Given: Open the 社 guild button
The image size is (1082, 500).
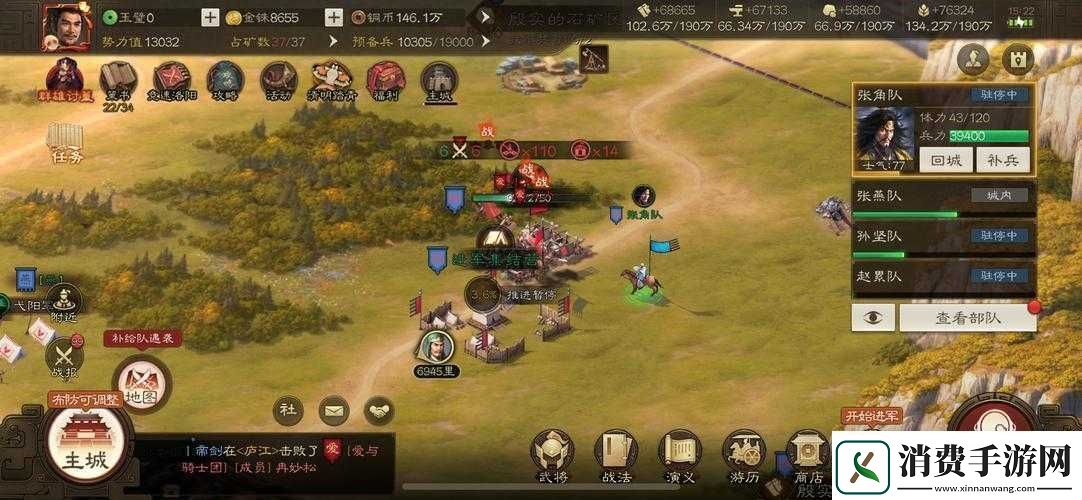Looking at the screenshot, I should 288,410.
